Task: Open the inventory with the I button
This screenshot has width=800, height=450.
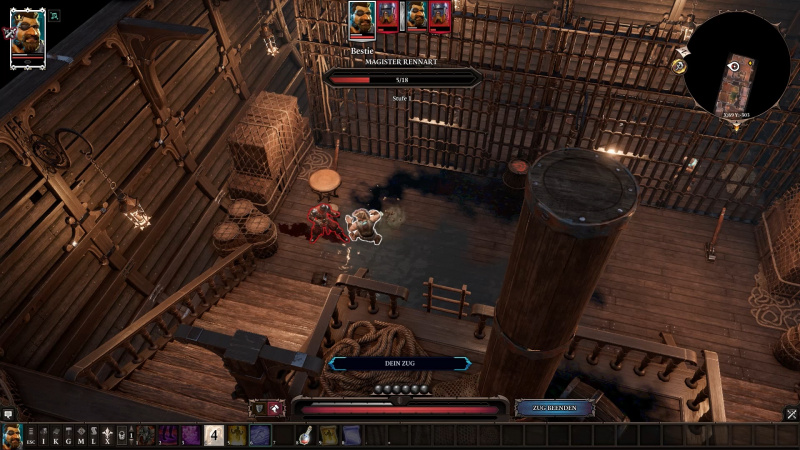Action: (x=43, y=435)
